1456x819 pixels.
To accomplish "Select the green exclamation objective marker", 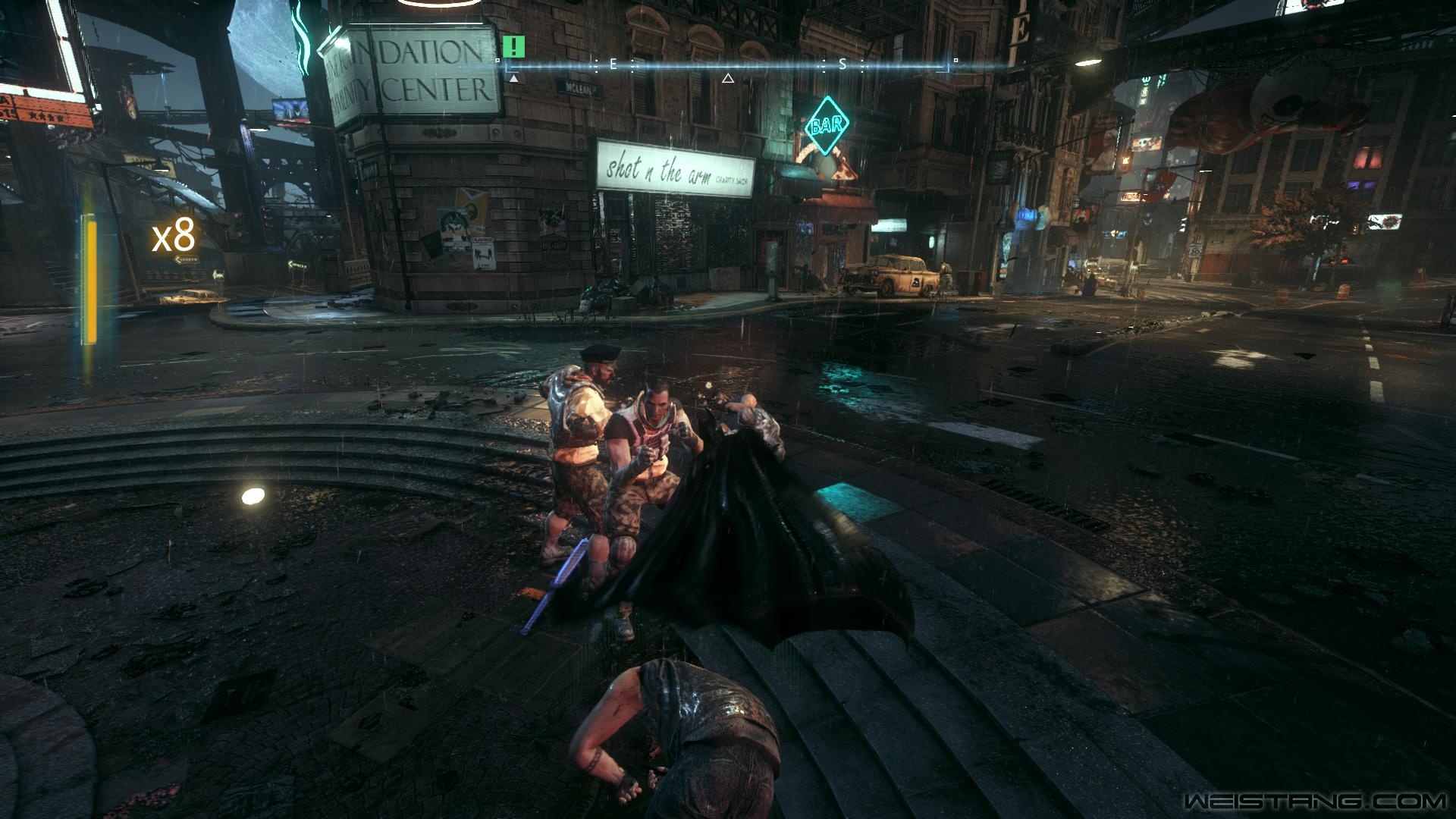I will point(513,46).
